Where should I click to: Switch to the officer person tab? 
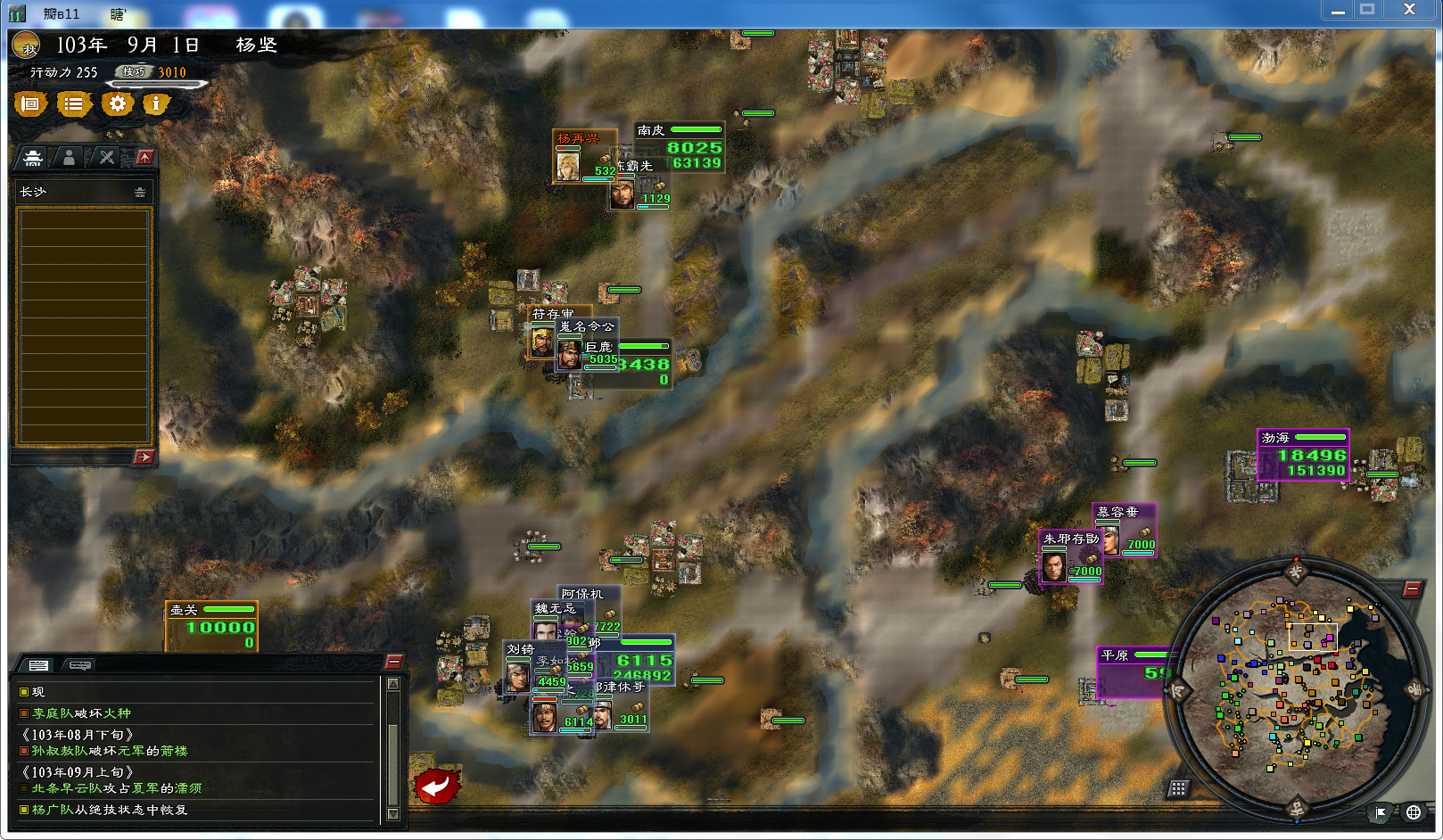pyautogui.click(x=69, y=158)
